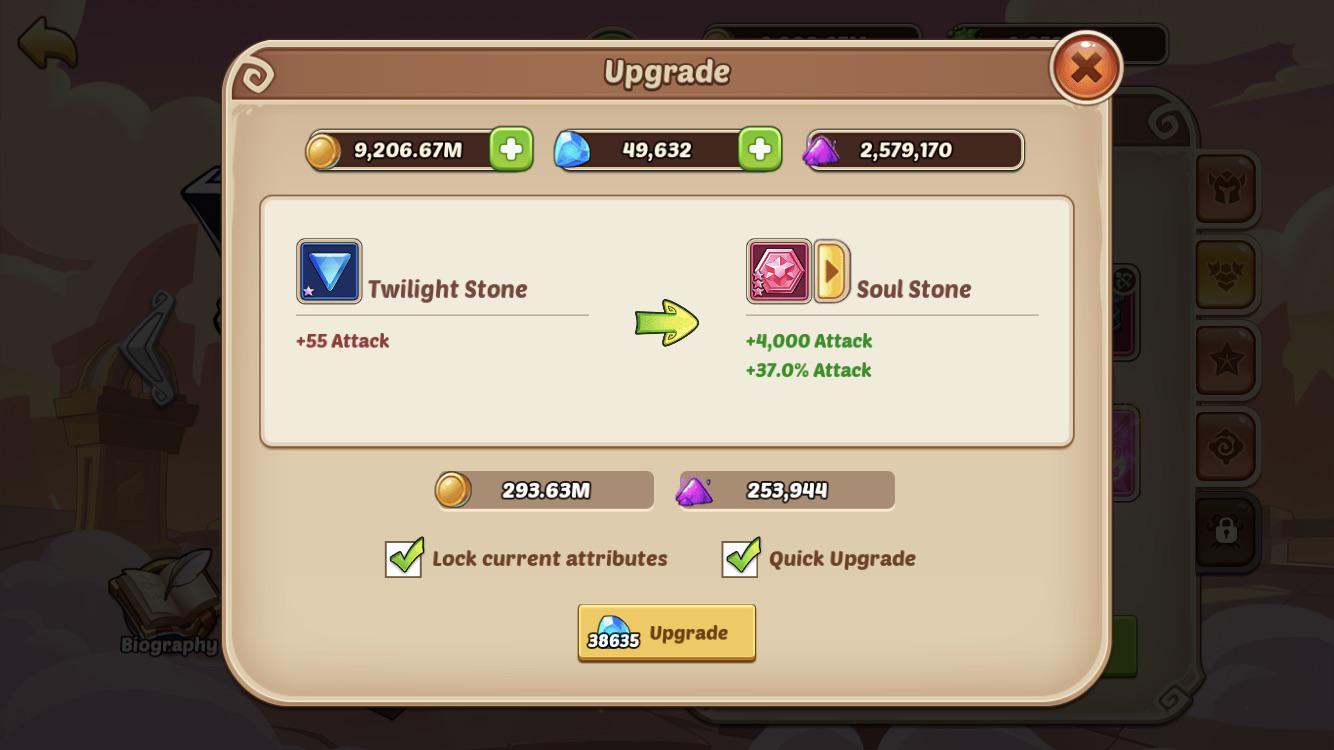Click the plus button to buy more gold
Screen dimensions: 1334x750
pyautogui.click(x=511, y=150)
